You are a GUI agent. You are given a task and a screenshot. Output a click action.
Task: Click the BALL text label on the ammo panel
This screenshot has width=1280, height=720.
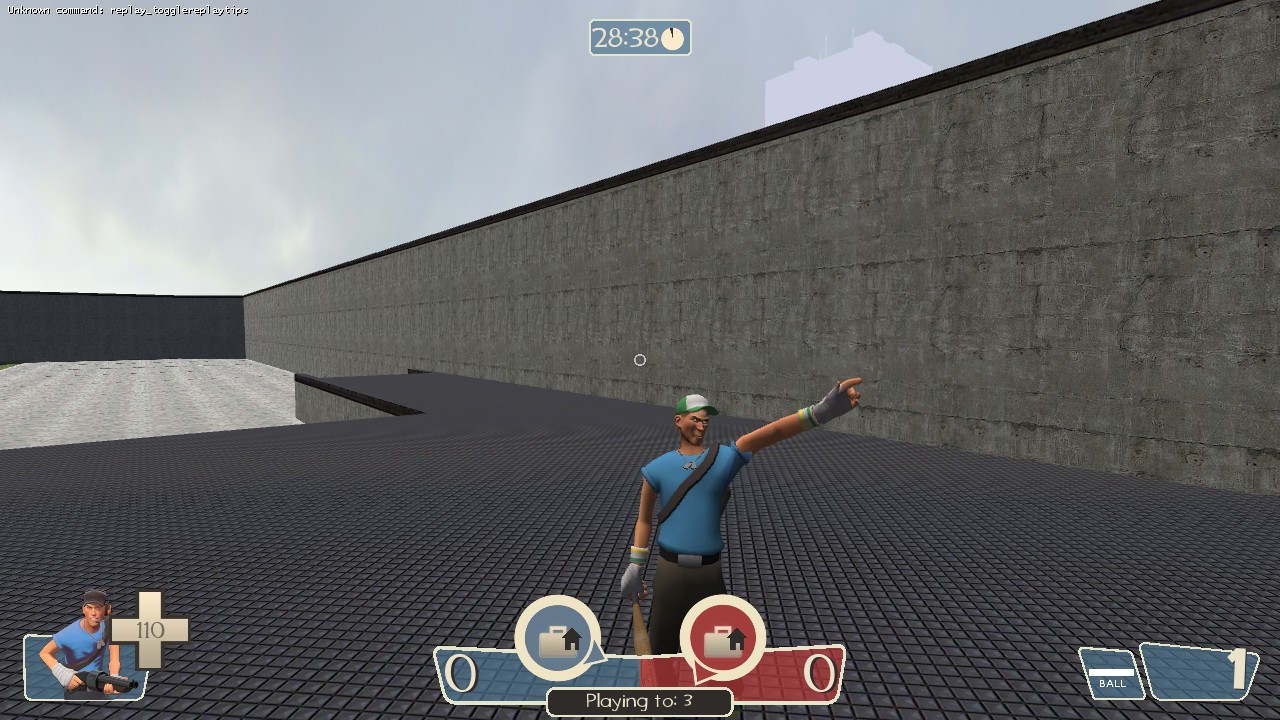point(1112,683)
